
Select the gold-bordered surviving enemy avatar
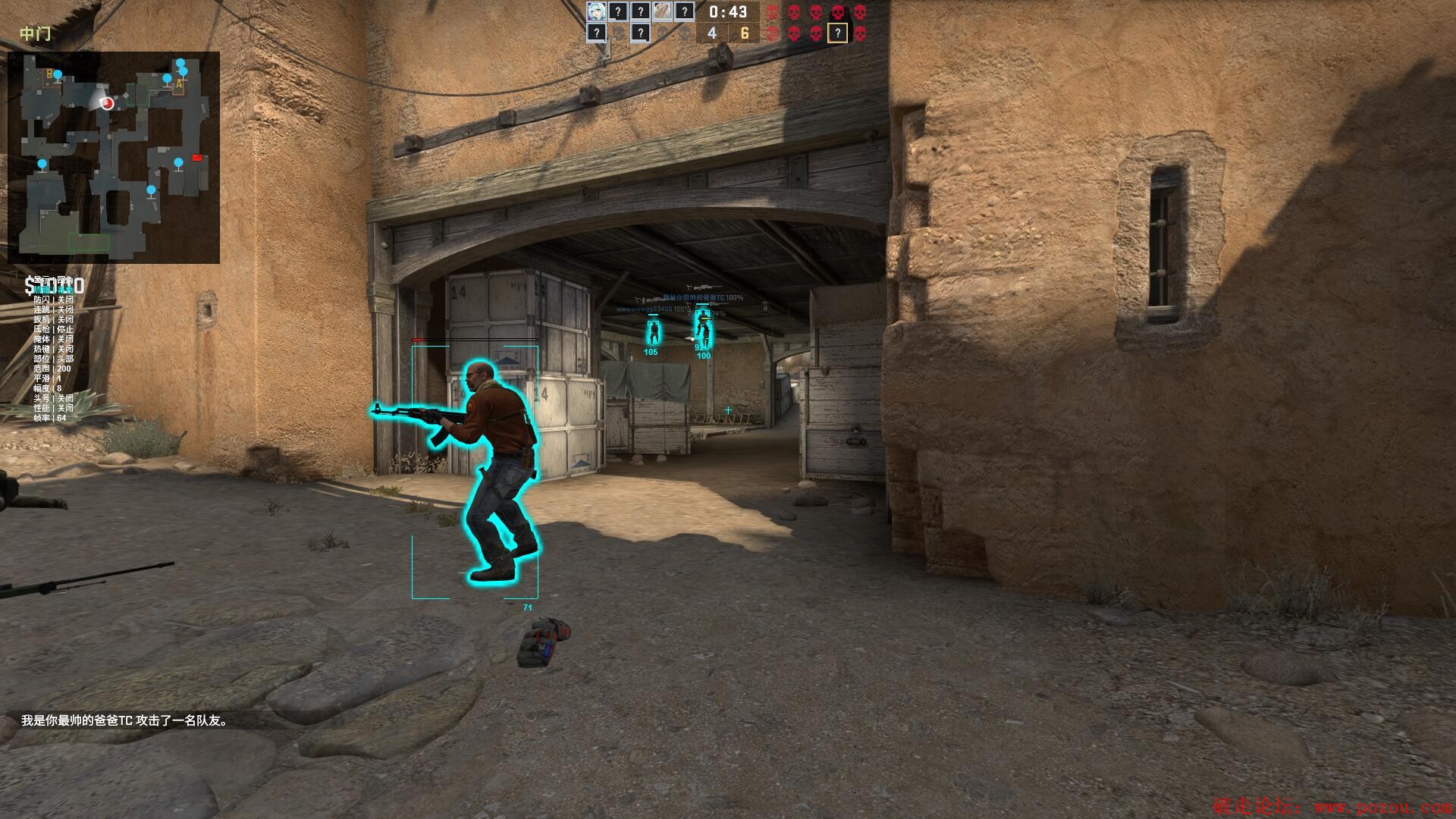[x=836, y=33]
